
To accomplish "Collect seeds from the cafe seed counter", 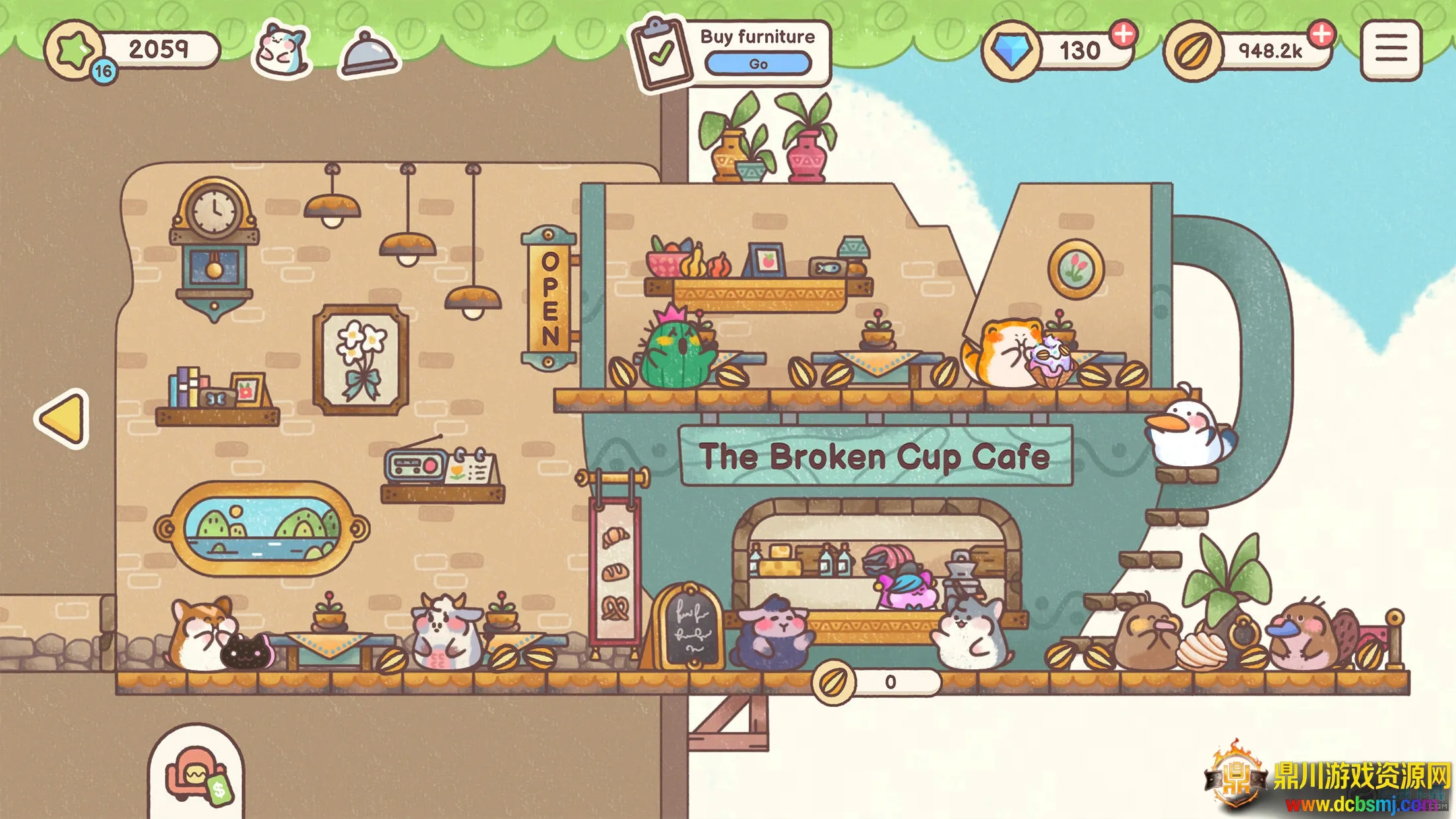I will [x=875, y=682].
